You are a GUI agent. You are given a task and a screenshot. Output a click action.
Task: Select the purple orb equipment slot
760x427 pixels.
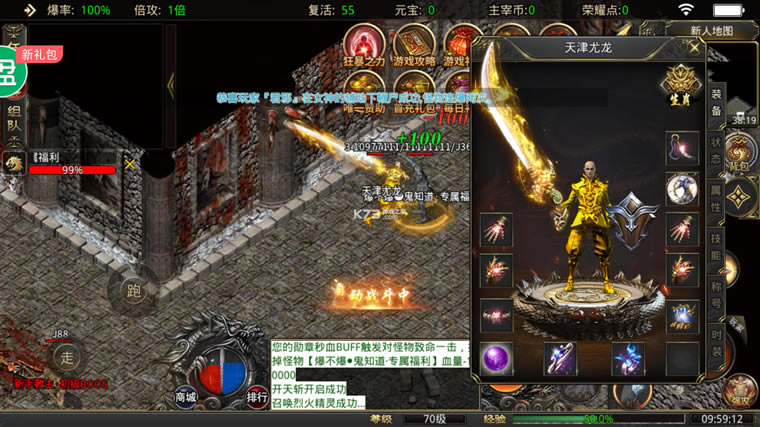496,358
